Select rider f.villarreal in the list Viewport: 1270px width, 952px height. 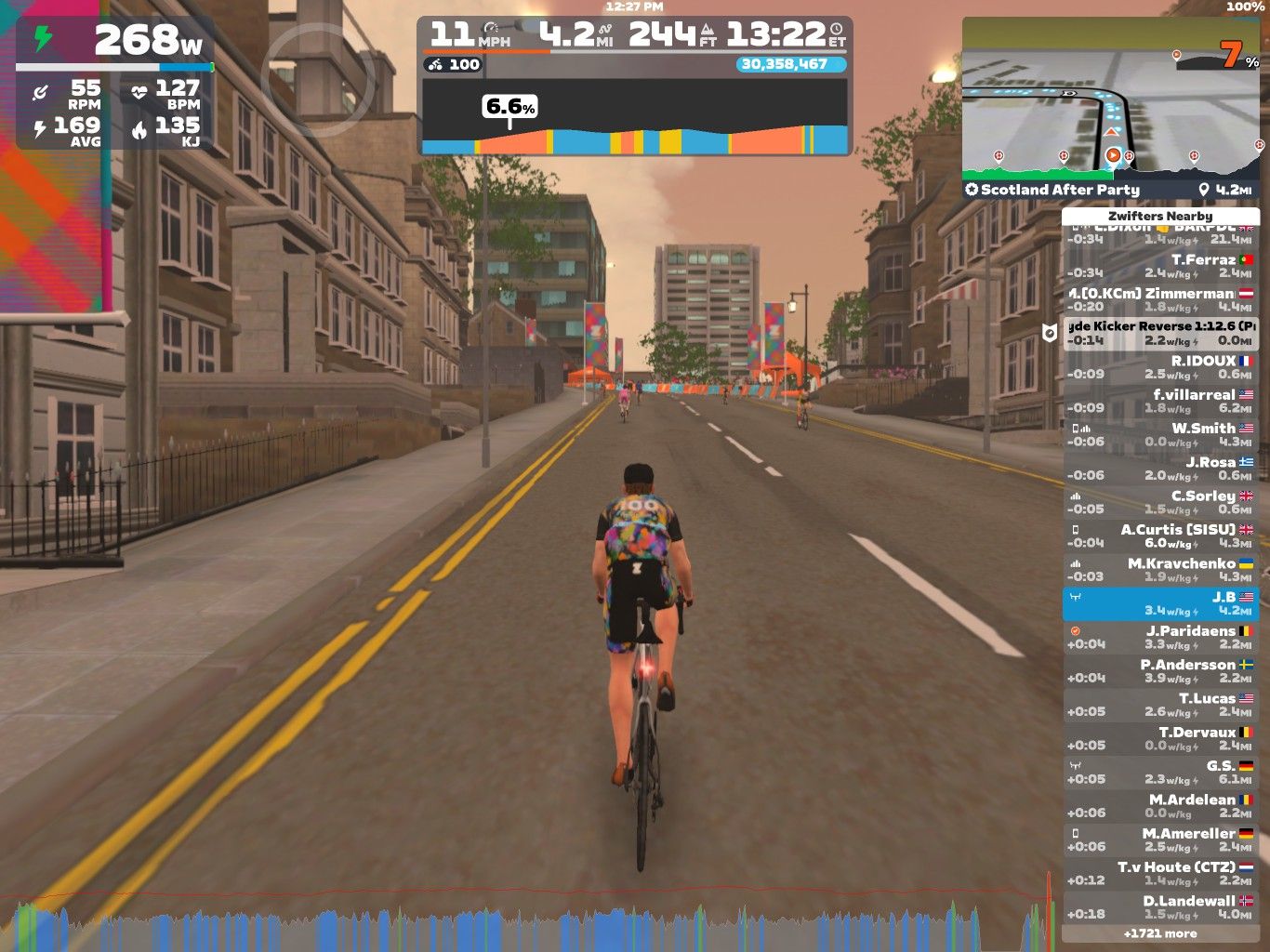1159,401
